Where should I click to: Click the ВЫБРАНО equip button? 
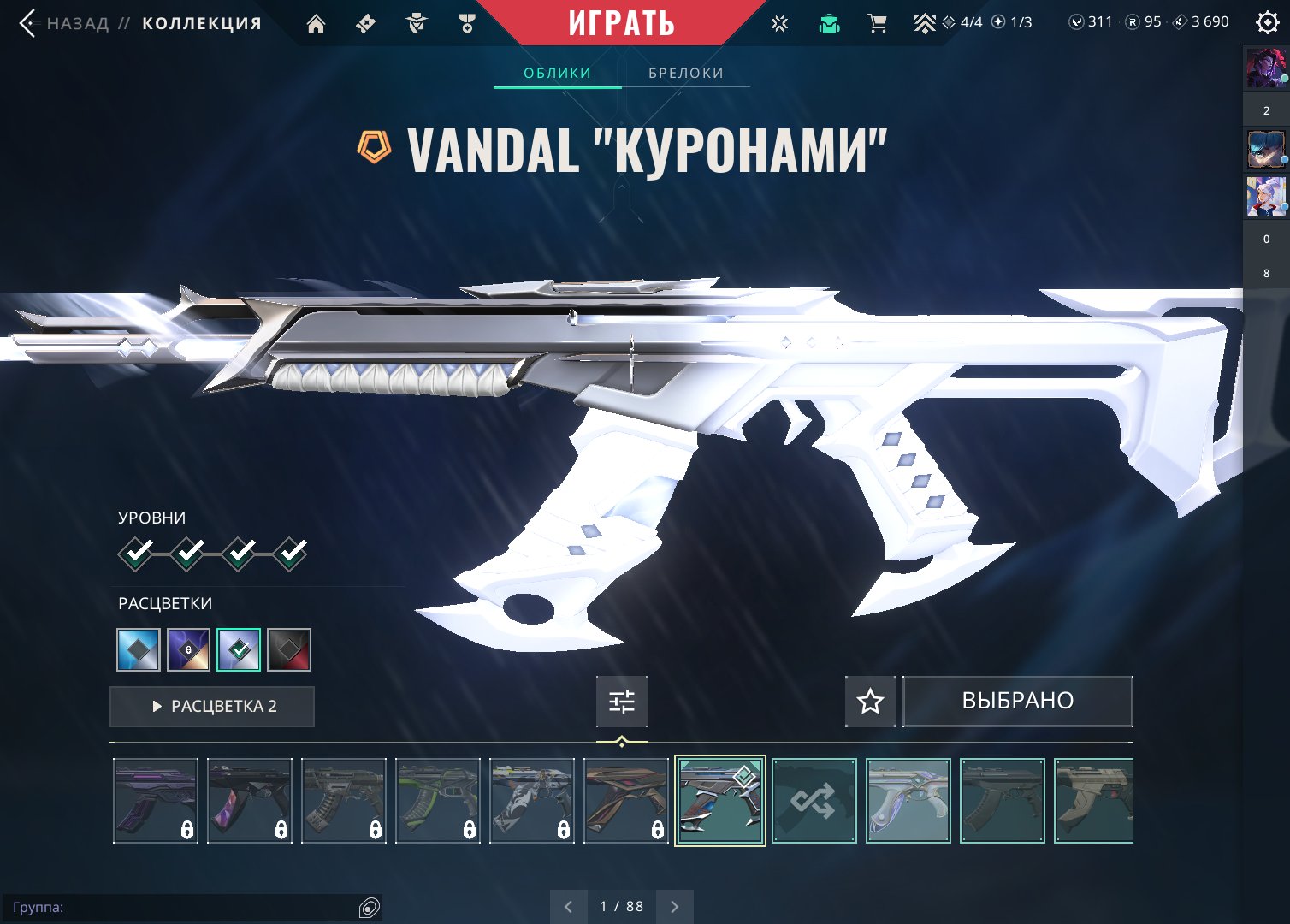pyautogui.click(x=1017, y=702)
